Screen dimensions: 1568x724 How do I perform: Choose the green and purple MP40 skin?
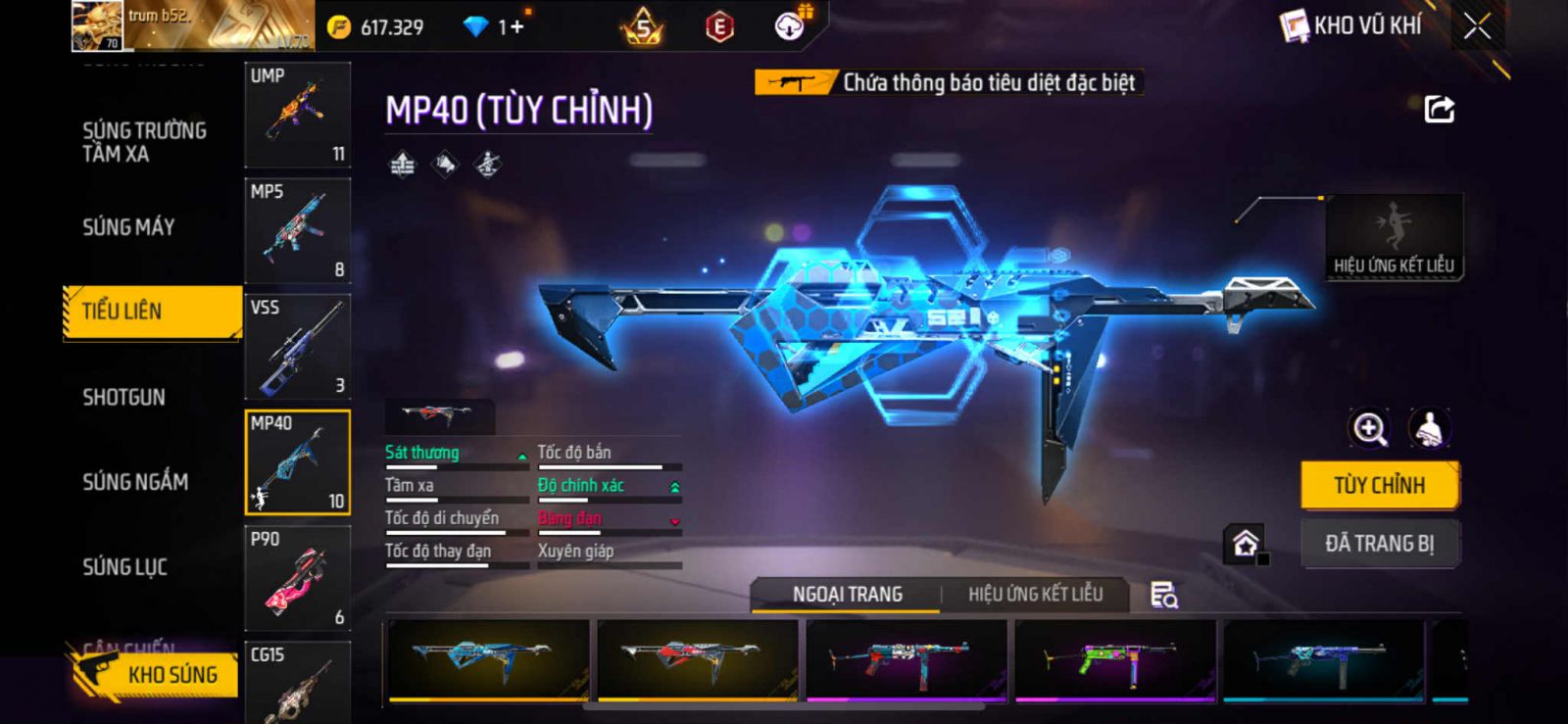(x=1115, y=659)
